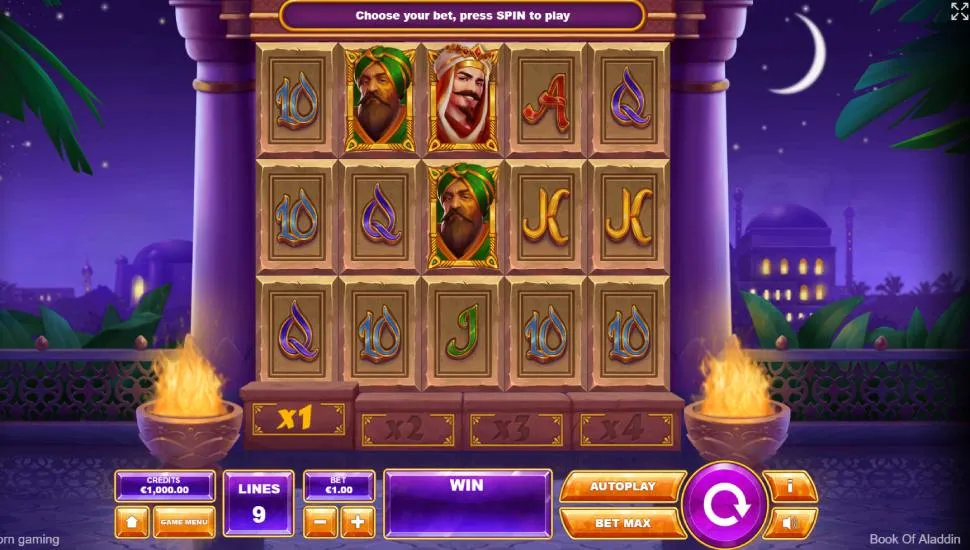Screen dimensions: 970x550
Task: Start Autoplay mode
Action: coord(622,486)
